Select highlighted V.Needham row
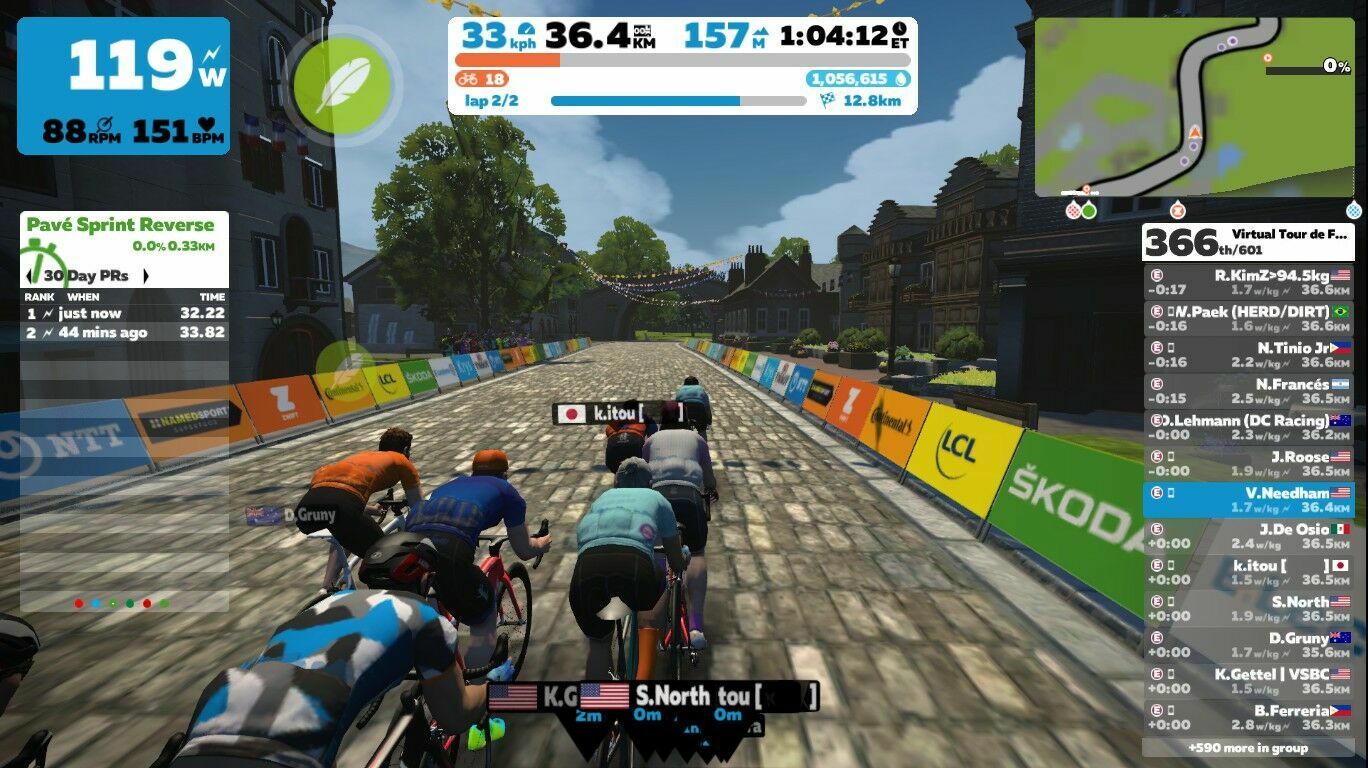Screen dimensions: 1368x768 [x=1247, y=500]
